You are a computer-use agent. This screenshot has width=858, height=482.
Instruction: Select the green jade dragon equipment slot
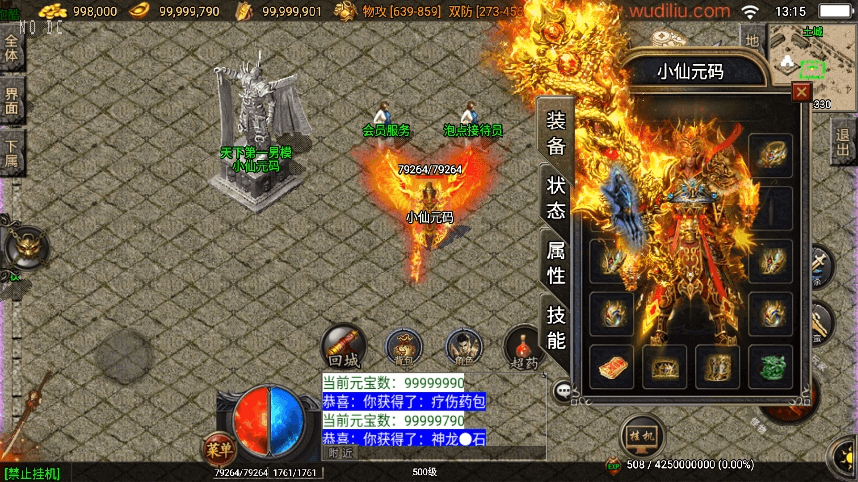click(x=770, y=366)
